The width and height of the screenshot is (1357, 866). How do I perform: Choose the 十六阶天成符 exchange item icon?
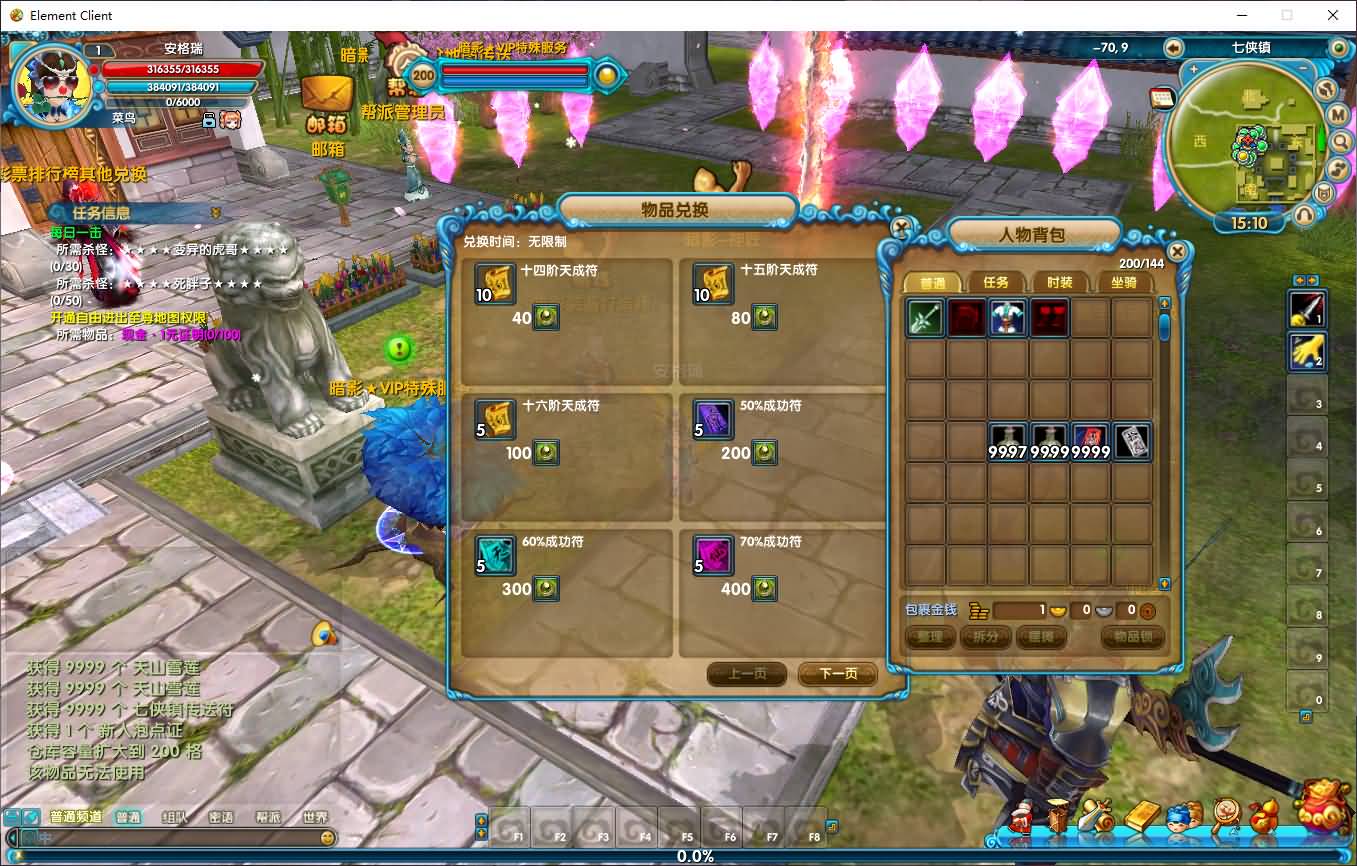494,420
